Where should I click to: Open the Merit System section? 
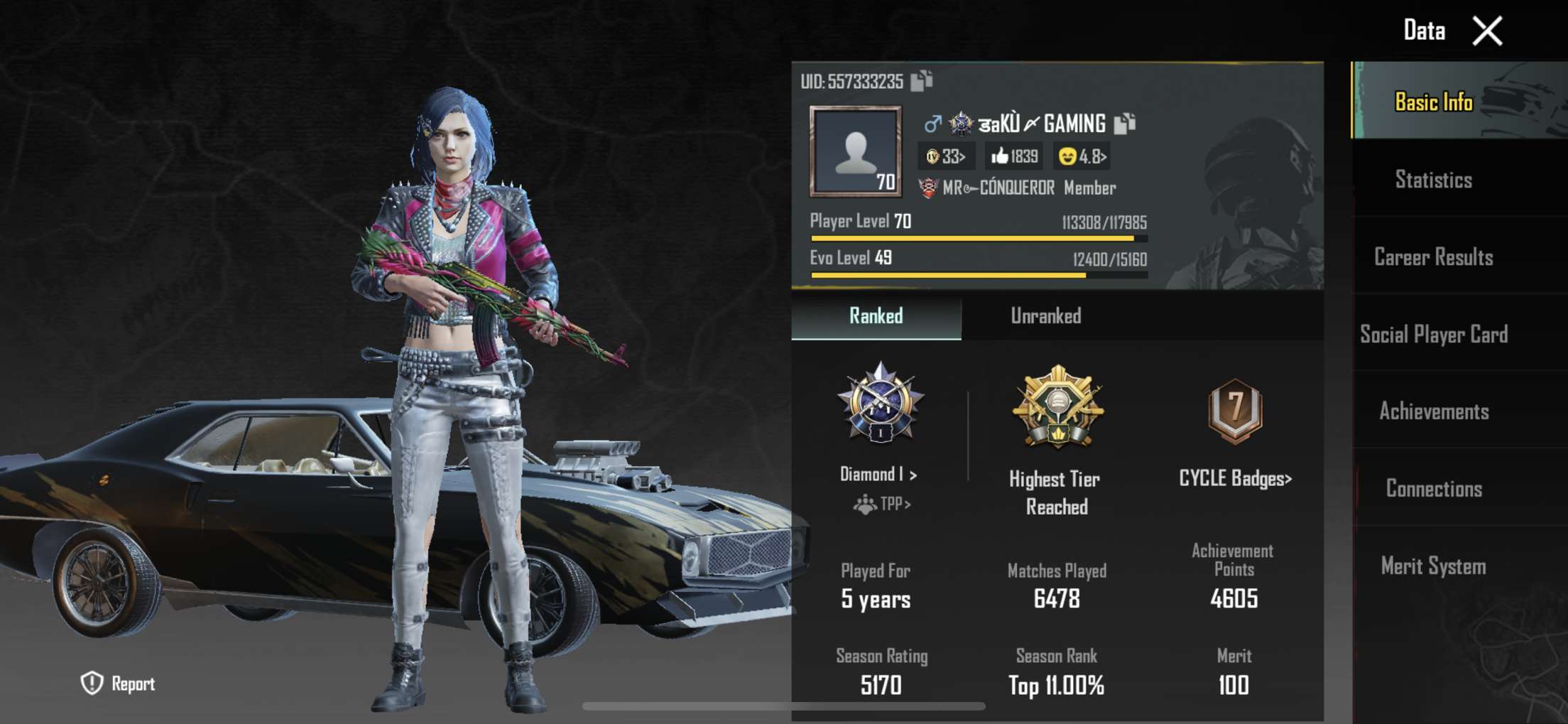1433,566
